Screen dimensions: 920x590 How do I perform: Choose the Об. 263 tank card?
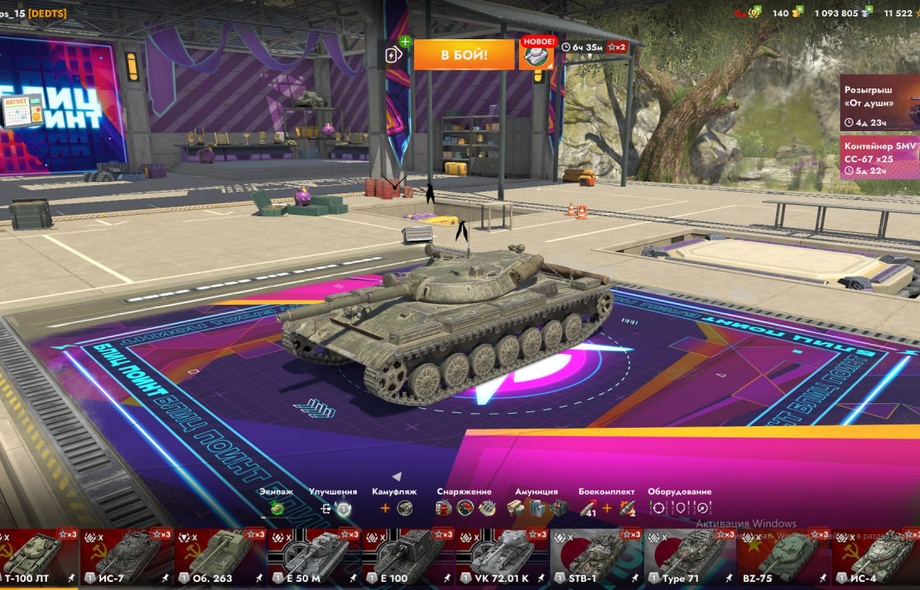pyautogui.click(x=221, y=557)
